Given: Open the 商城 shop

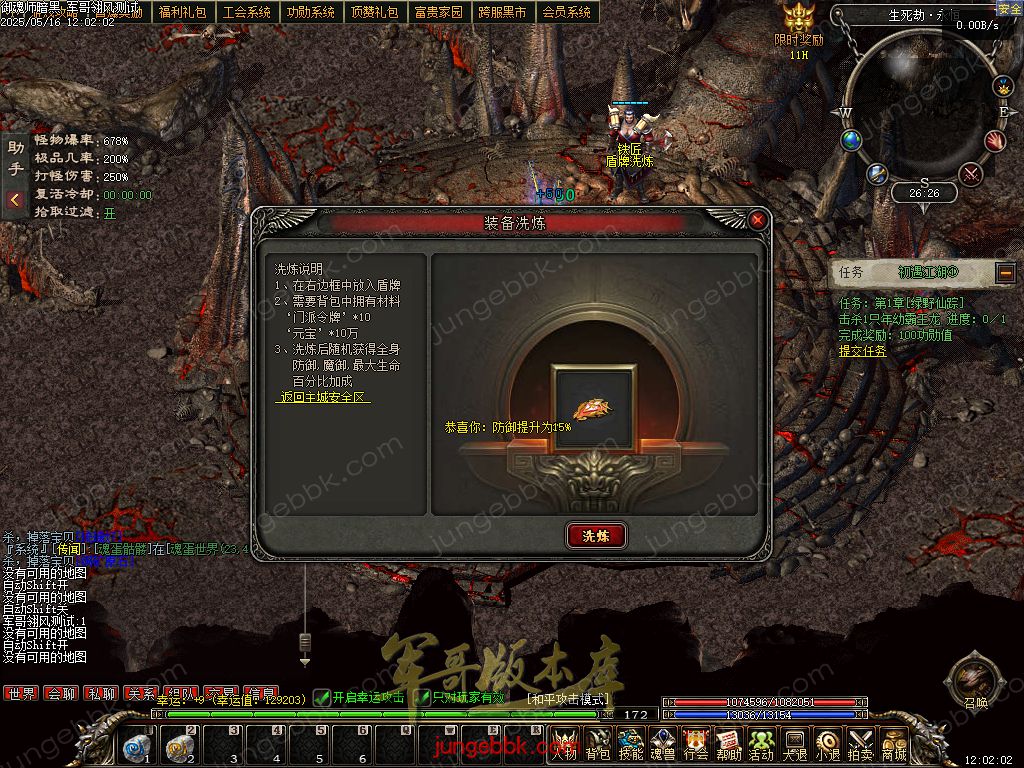Looking at the screenshot, I should tap(894, 744).
